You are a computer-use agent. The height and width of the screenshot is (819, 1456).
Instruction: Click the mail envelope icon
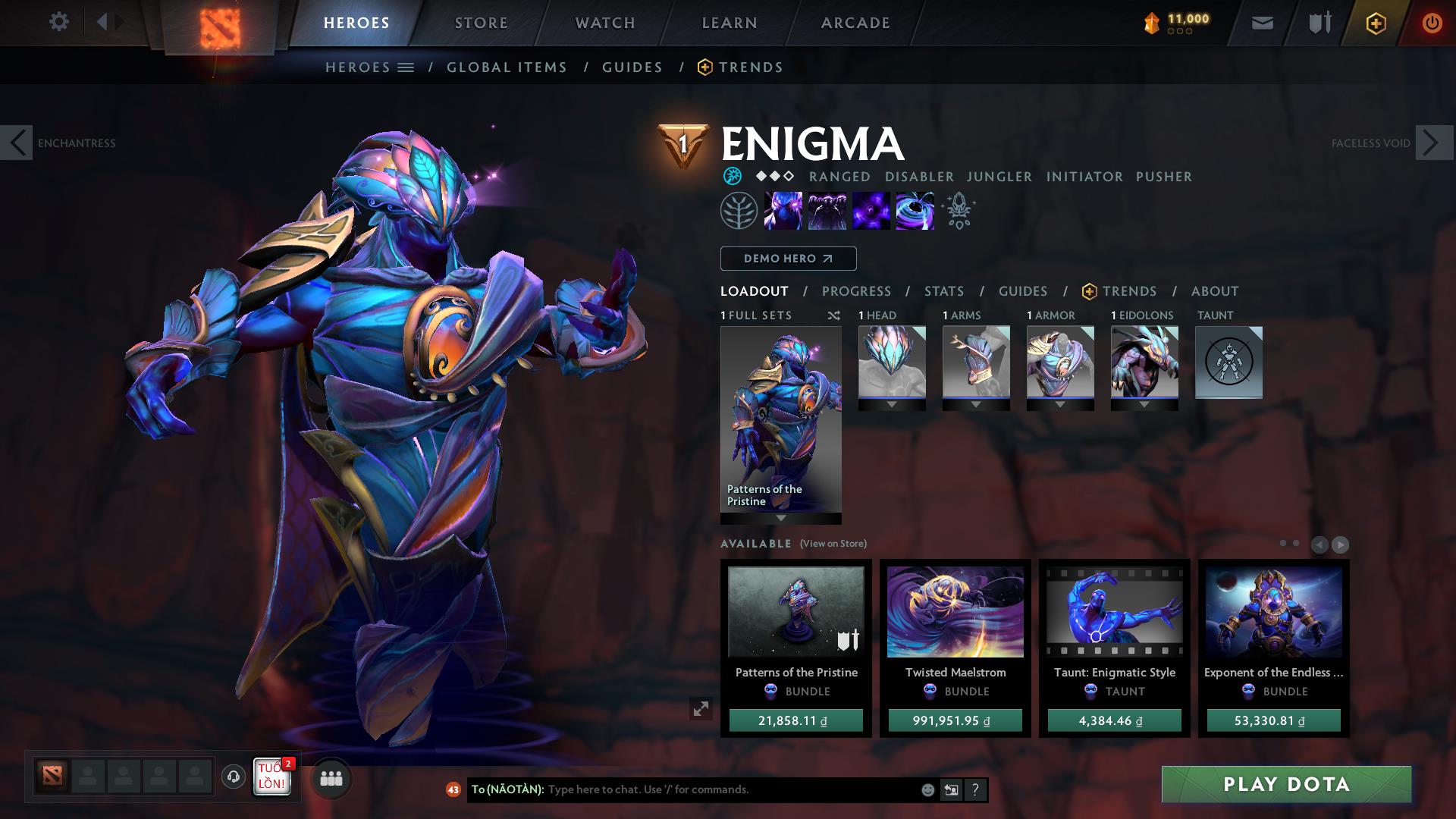(1261, 23)
